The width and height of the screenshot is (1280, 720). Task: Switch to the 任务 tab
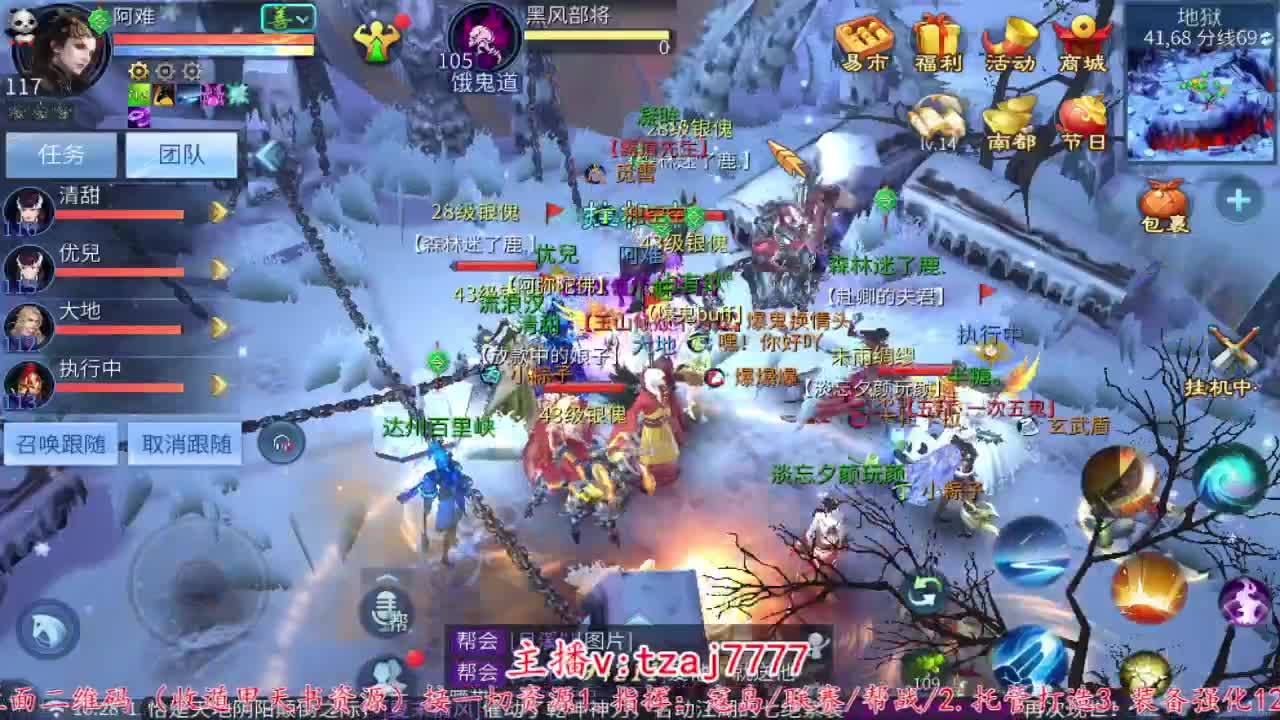tap(62, 156)
